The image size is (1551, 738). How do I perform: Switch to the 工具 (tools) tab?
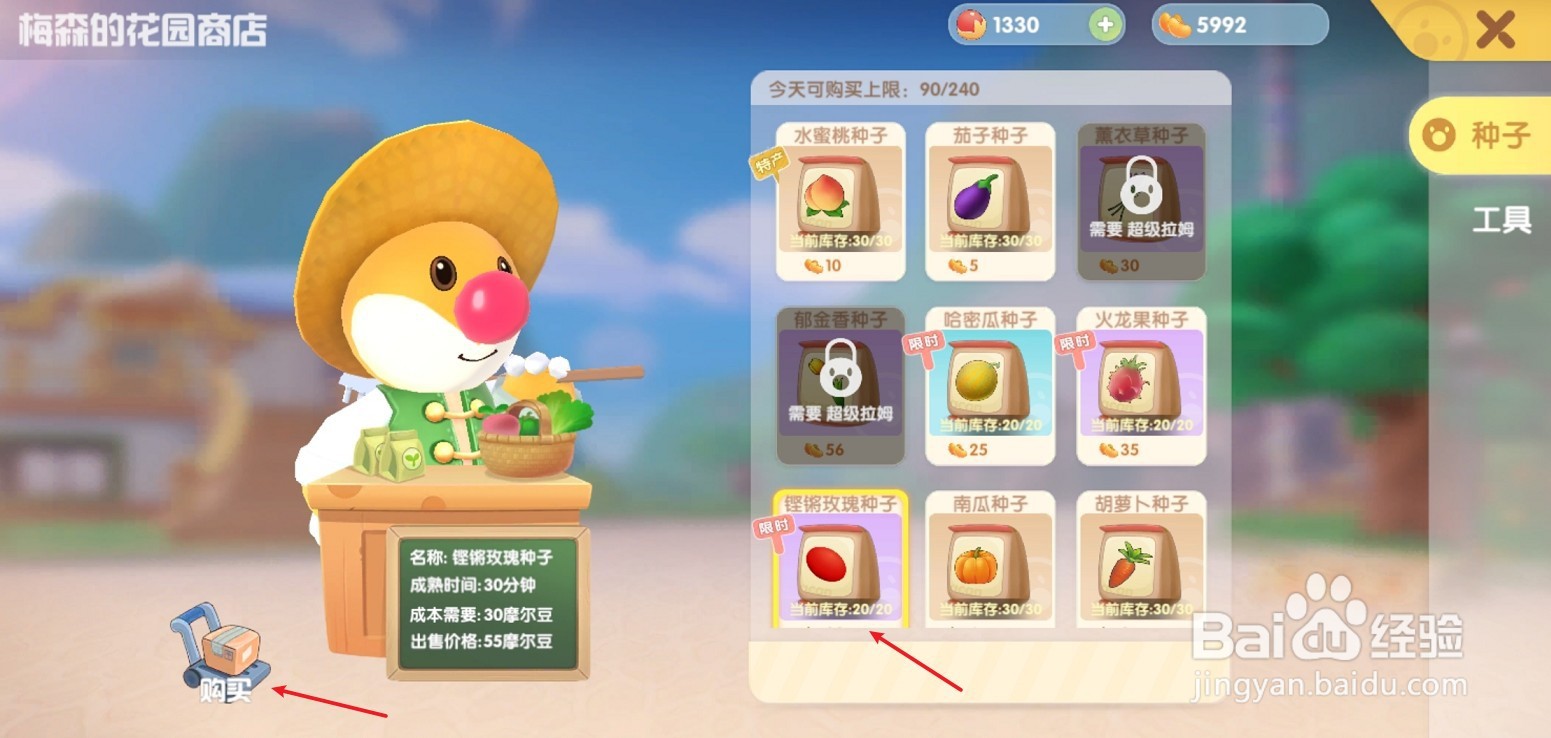pyautogui.click(x=1500, y=220)
